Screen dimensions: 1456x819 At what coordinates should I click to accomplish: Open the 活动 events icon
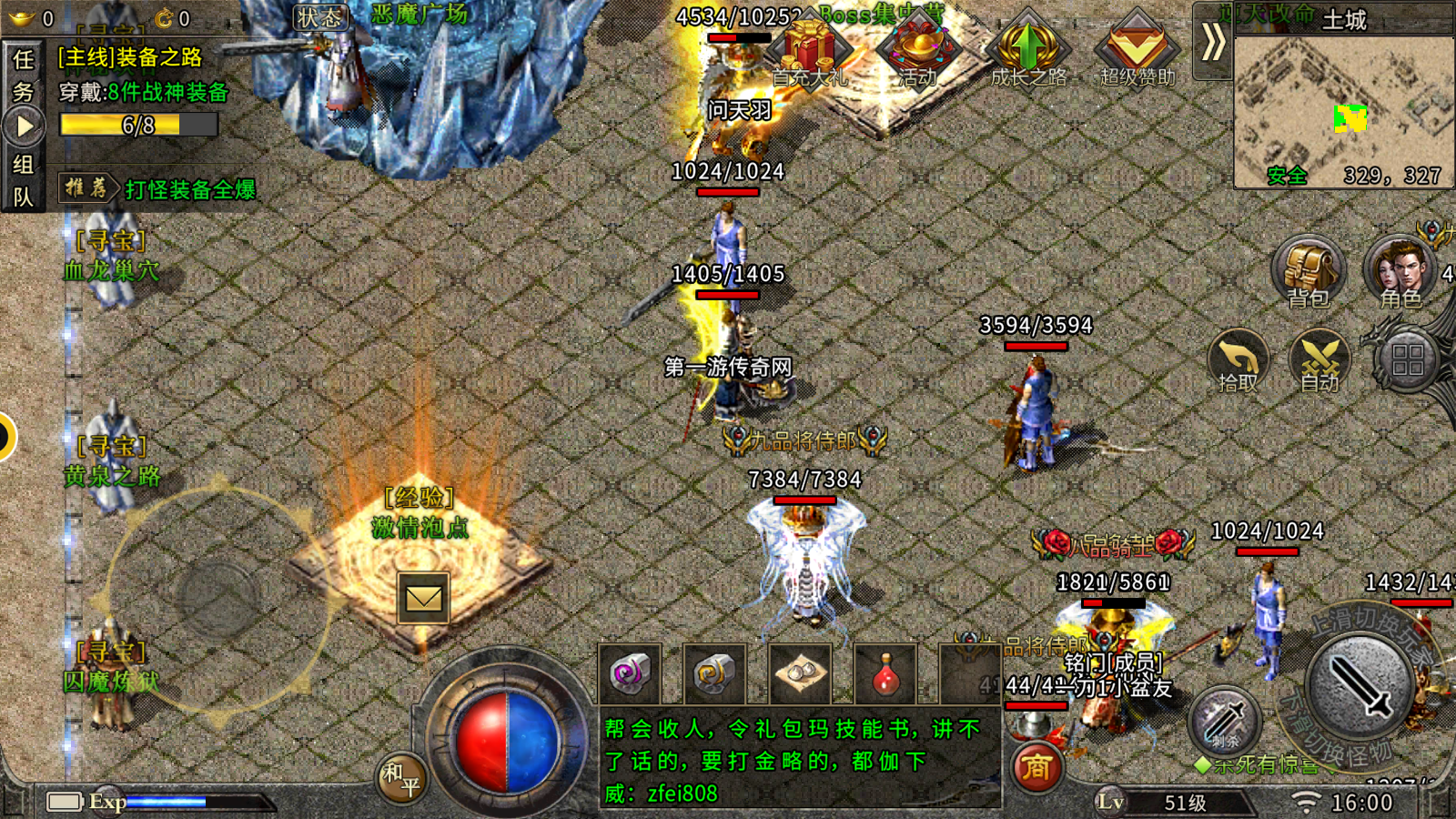[917, 50]
